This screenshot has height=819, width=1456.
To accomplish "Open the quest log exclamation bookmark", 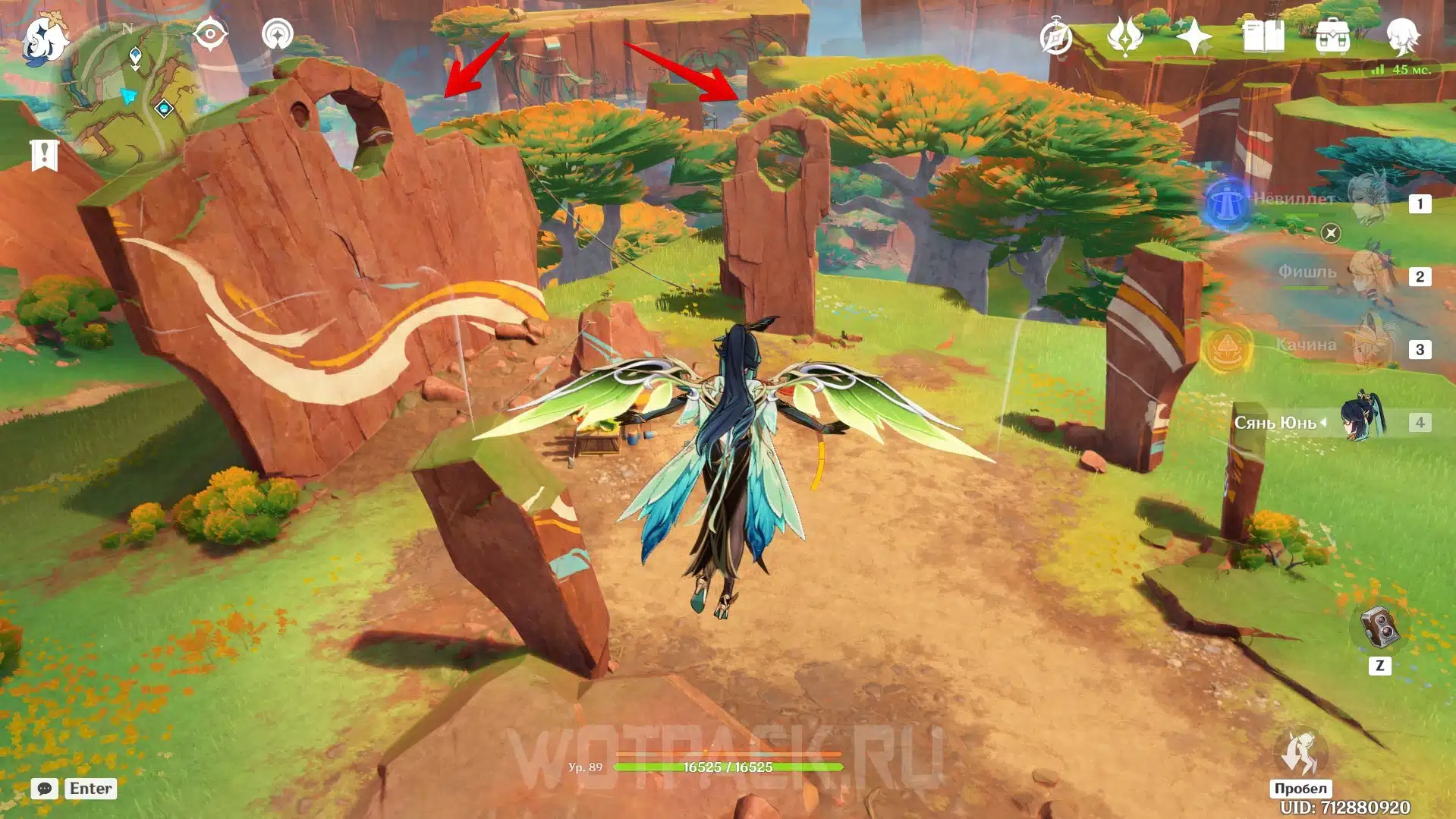I will click(x=44, y=155).
